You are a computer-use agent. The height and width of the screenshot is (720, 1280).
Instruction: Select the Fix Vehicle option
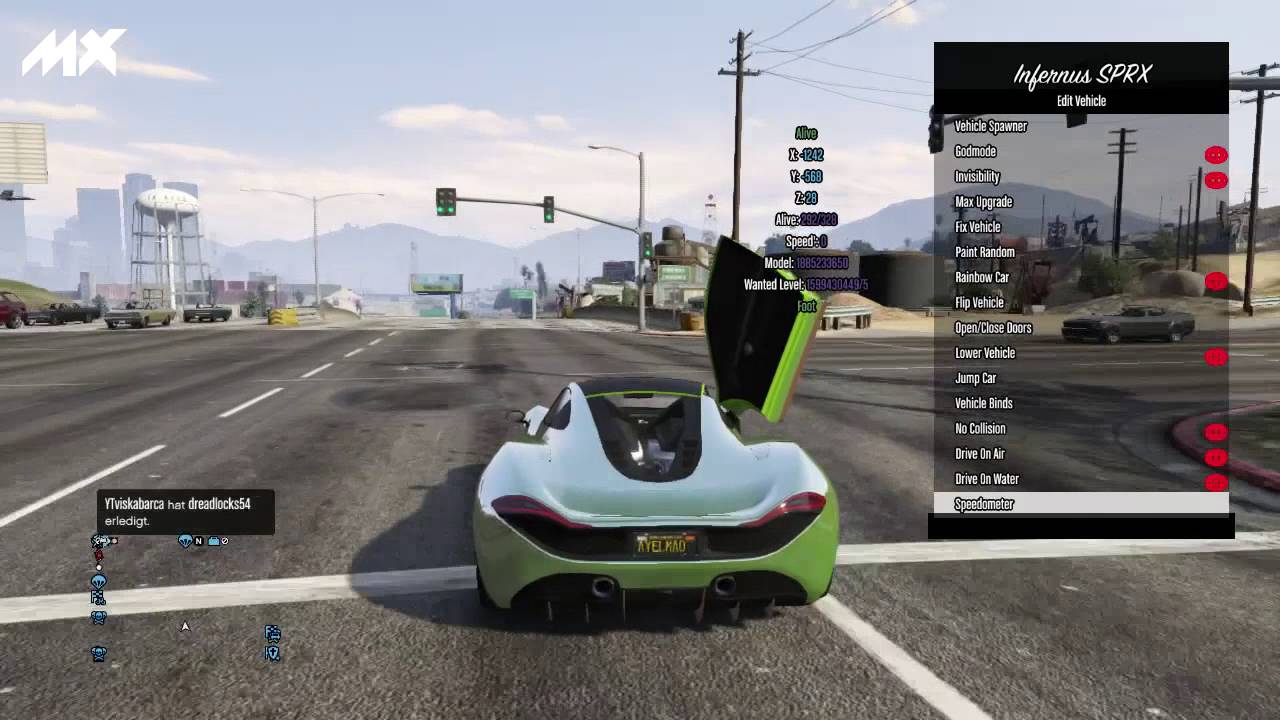pos(977,227)
